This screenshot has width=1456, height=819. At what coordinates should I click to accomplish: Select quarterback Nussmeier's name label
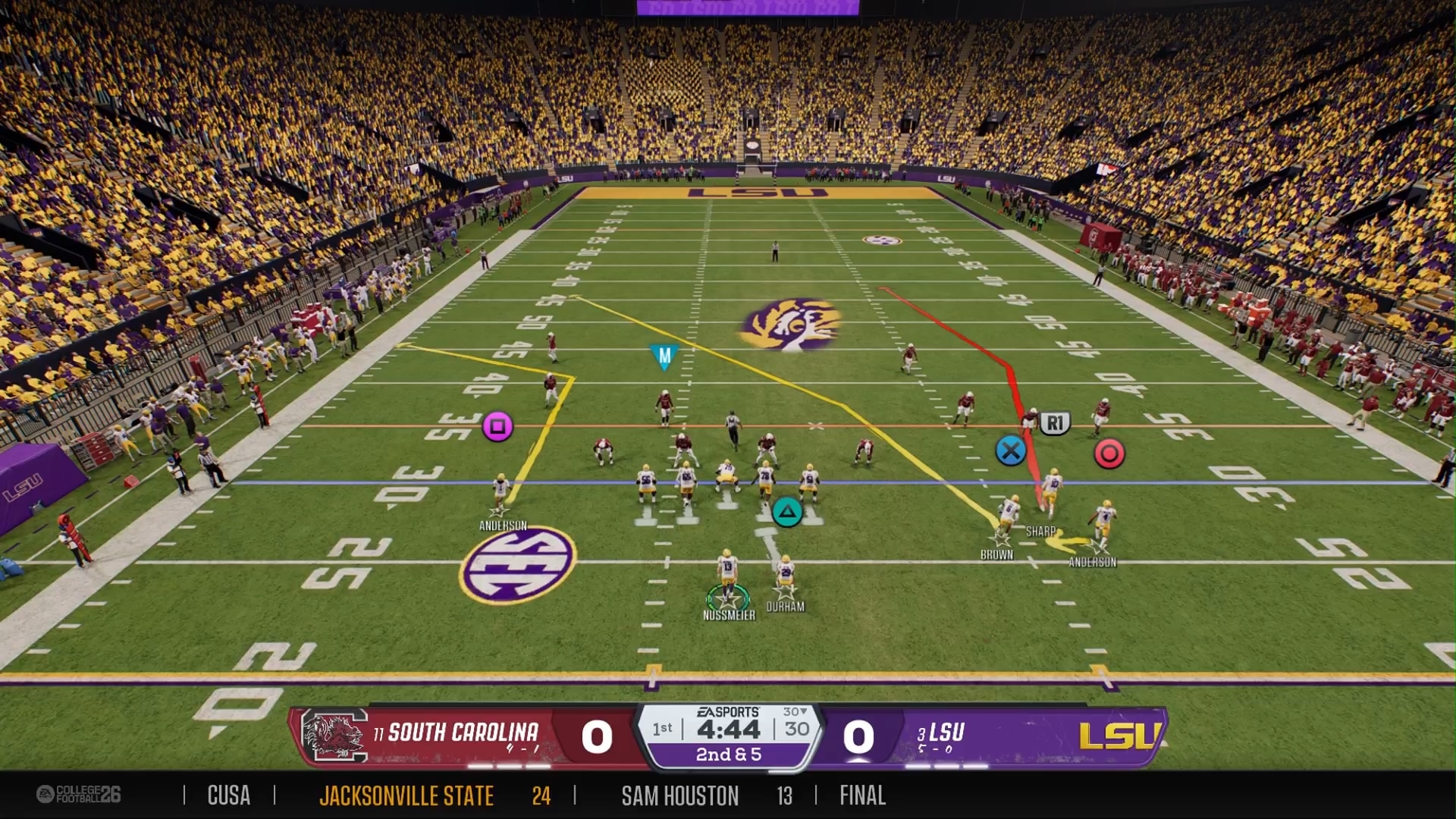click(x=729, y=615)
